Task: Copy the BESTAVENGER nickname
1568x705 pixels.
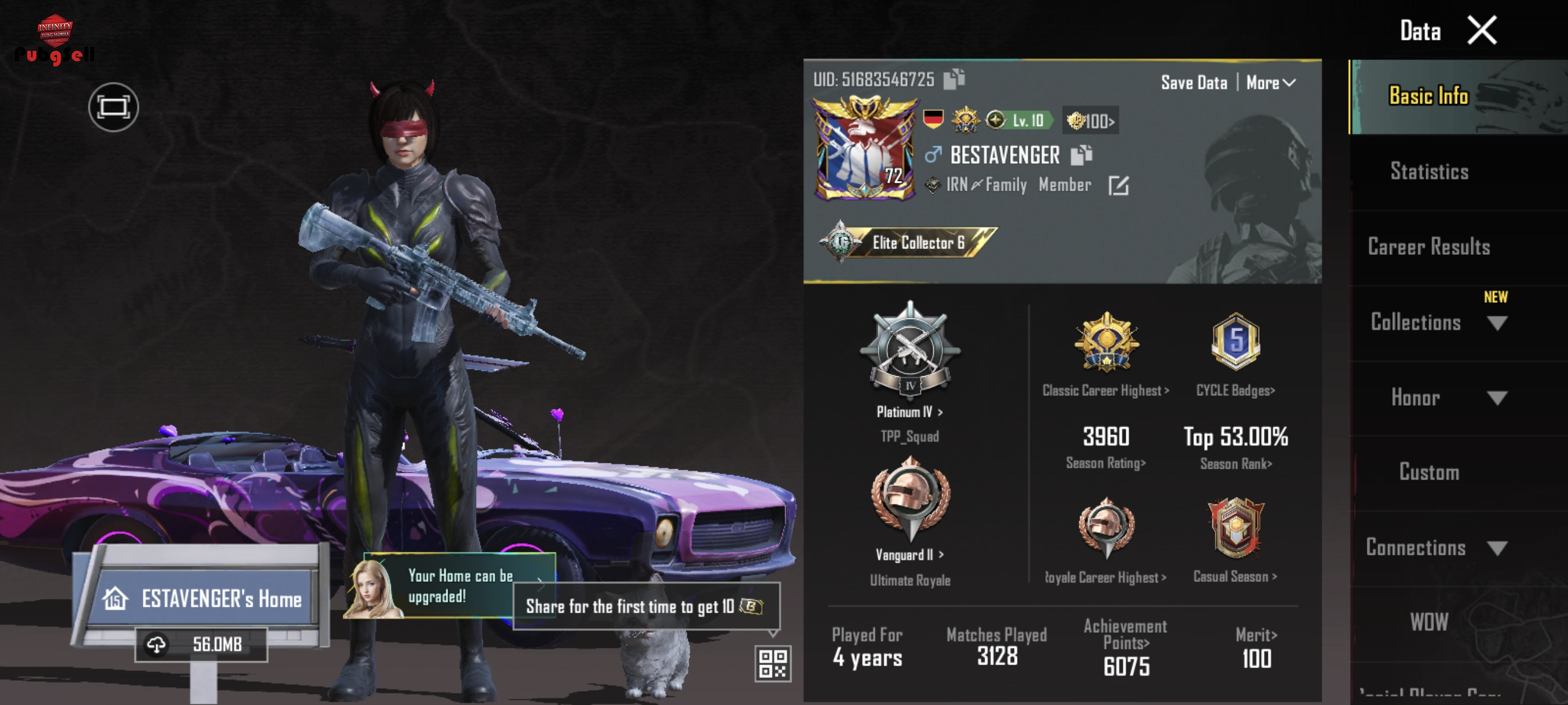Action: (1081, 155)
